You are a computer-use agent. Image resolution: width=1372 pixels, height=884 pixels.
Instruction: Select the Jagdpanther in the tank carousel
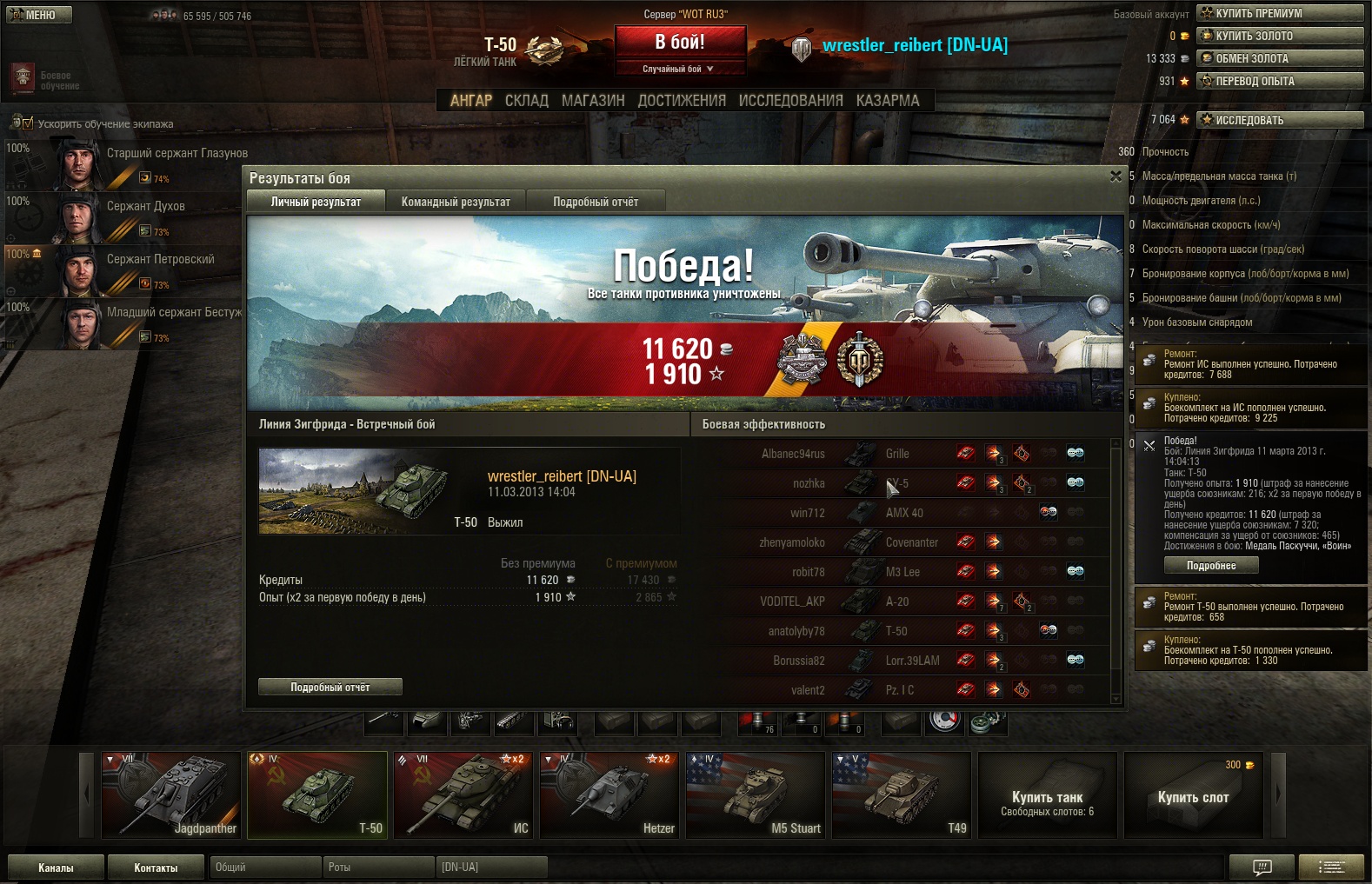point(171,794)
